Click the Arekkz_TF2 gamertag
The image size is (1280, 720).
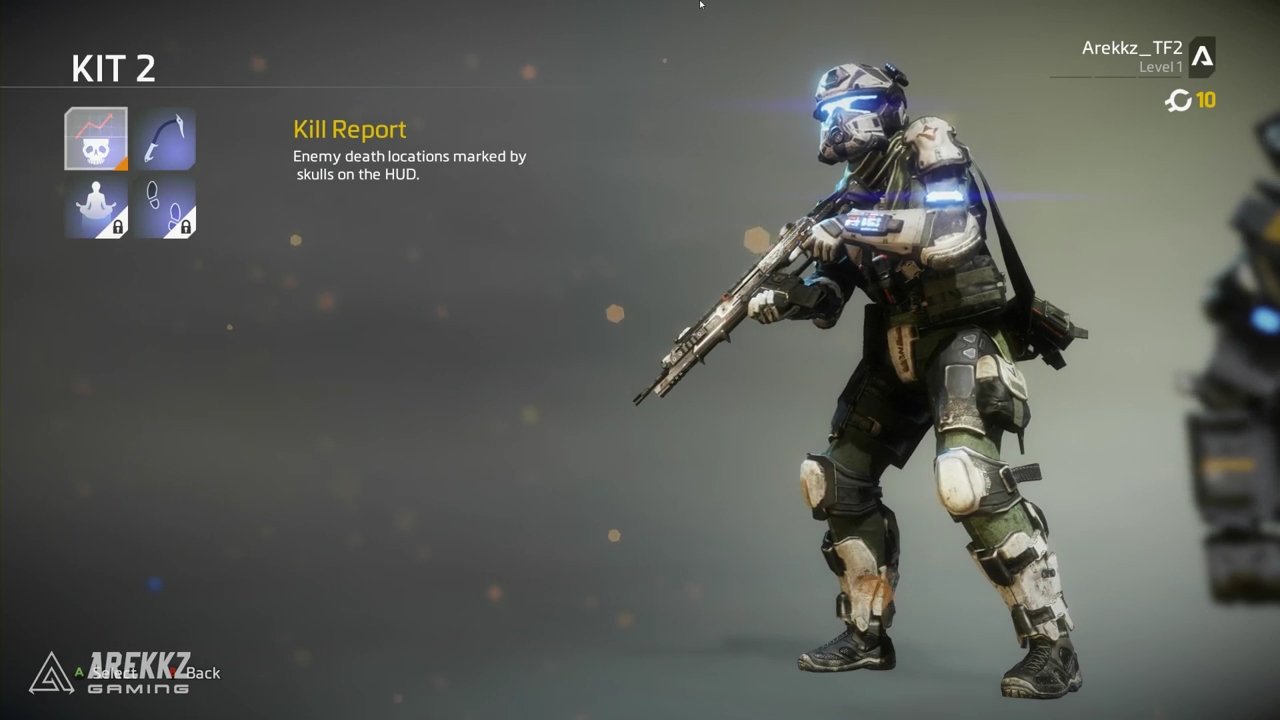[1131, 47]
